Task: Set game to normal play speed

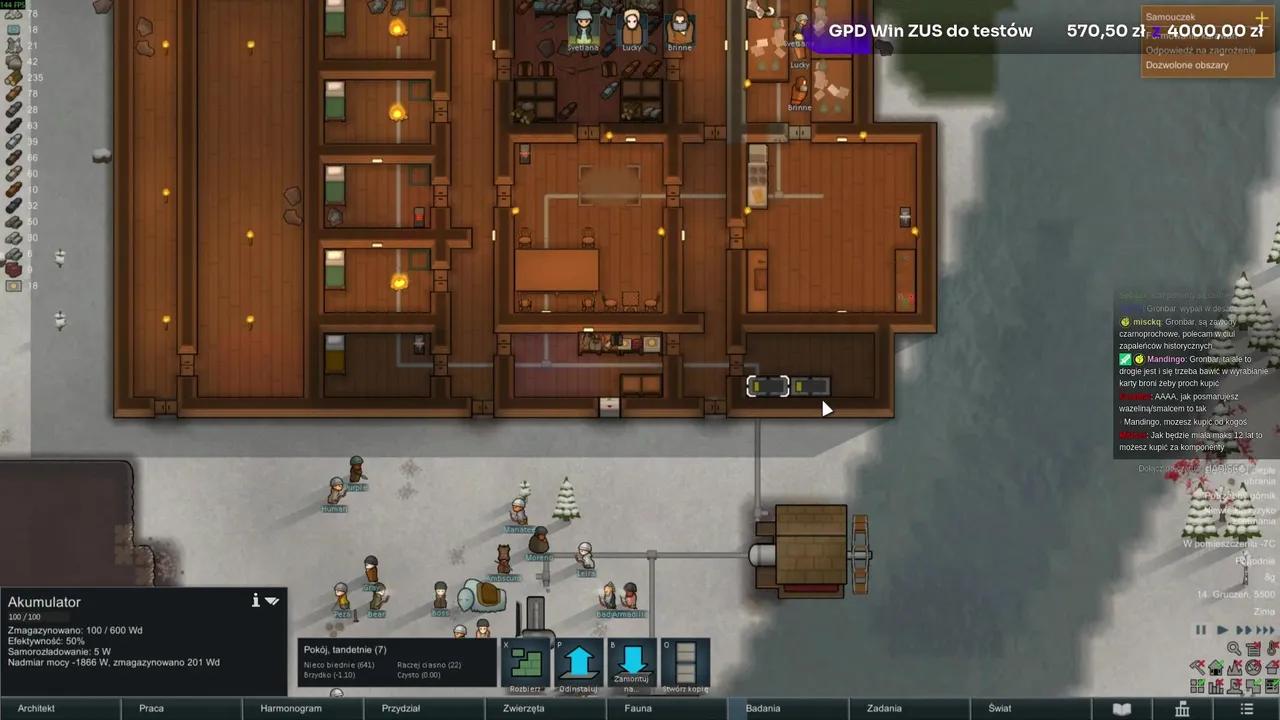Action: [1221, 630]
